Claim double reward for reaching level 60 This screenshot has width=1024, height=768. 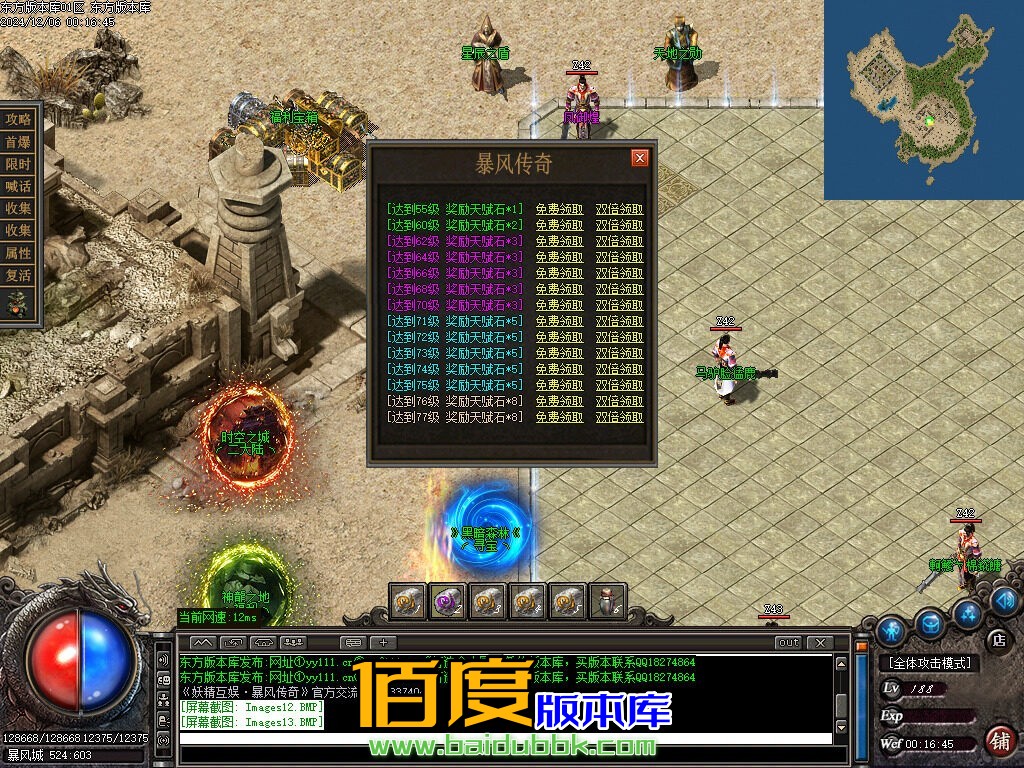(x=619, y=226)
